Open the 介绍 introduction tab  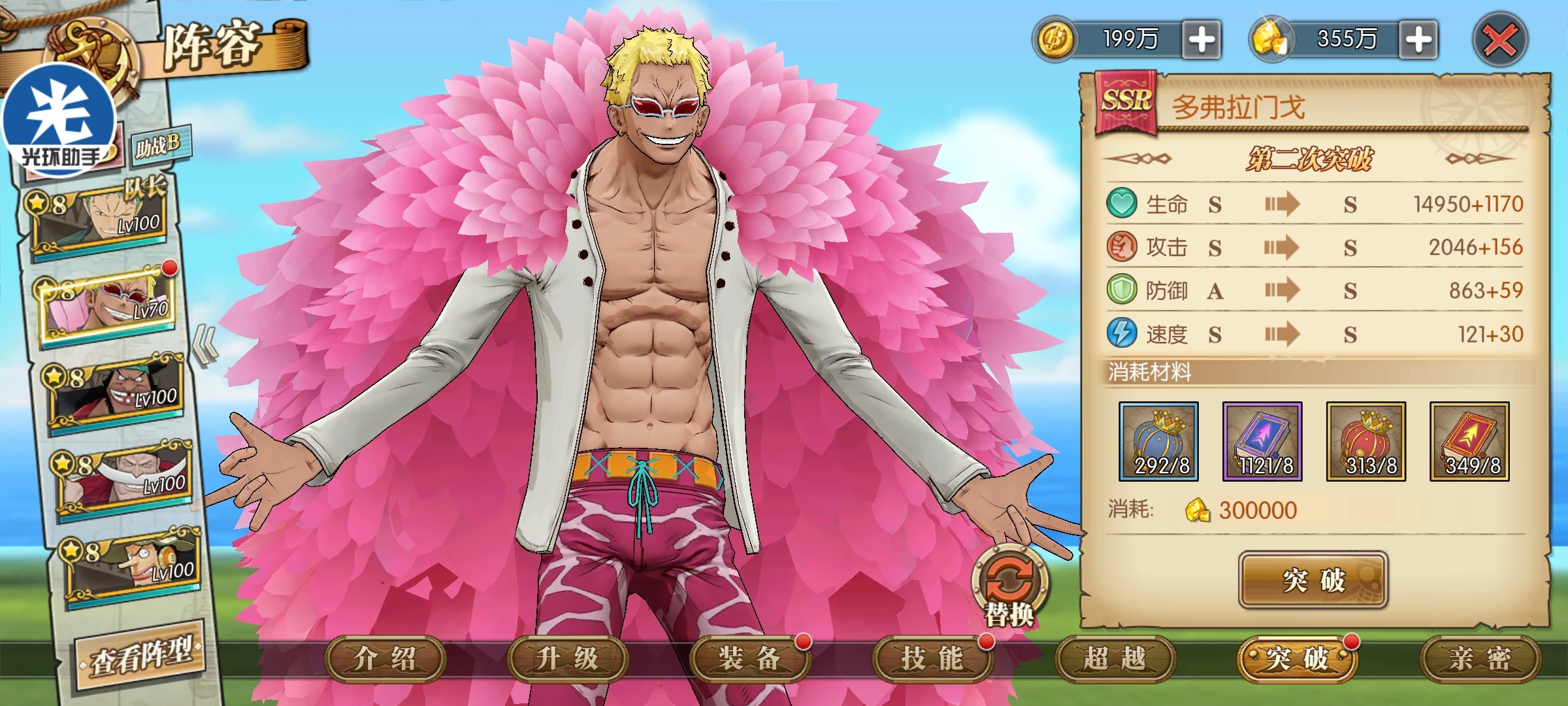click(385, 659)
